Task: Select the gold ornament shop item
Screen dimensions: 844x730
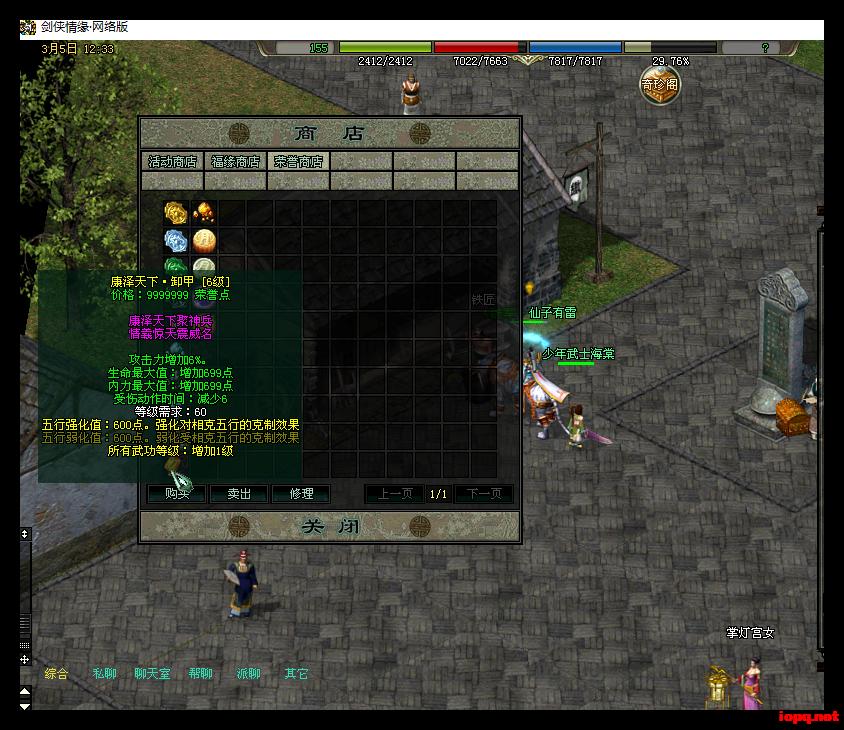Action: point(175,212)
